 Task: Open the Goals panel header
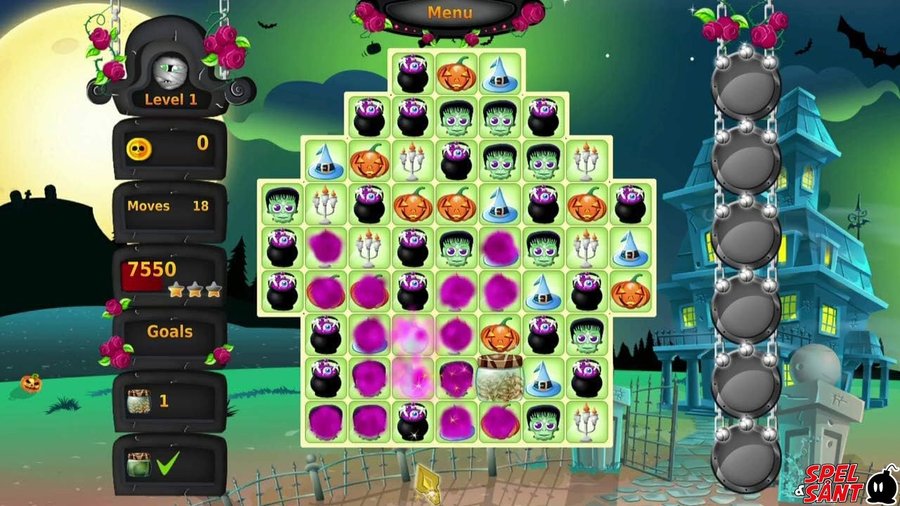click(169, 331)
